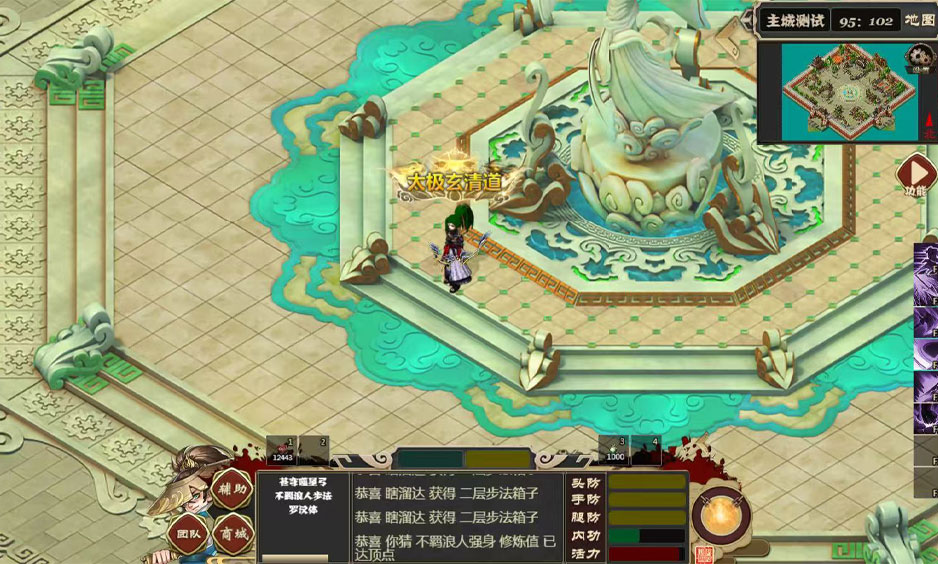The image size is (938, 564).
Task: Open the 商城 shop
Action: (236, 533)
